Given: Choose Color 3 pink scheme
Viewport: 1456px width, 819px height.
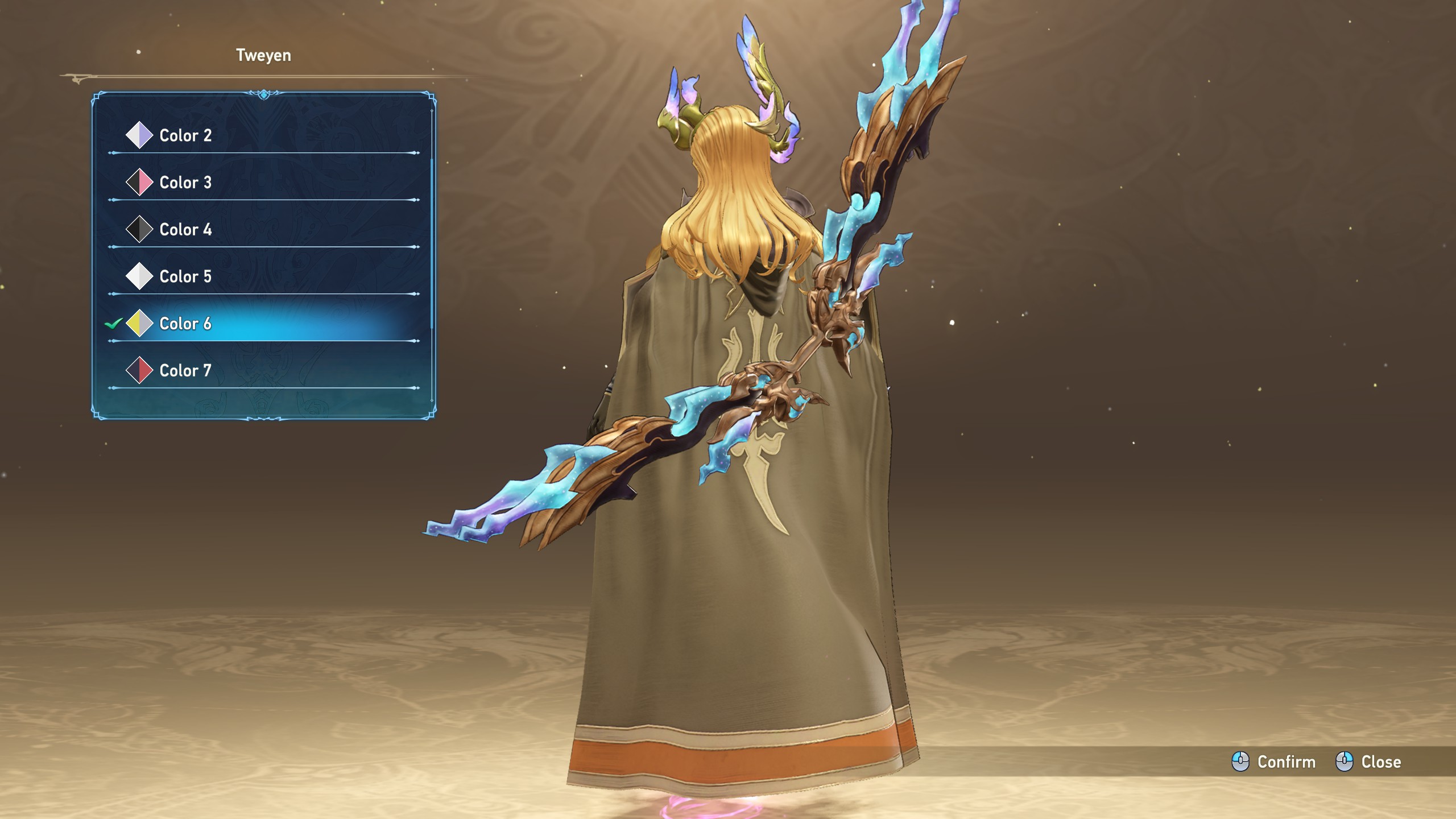Looking at the screenshot, I should click(x=185, y=183).
